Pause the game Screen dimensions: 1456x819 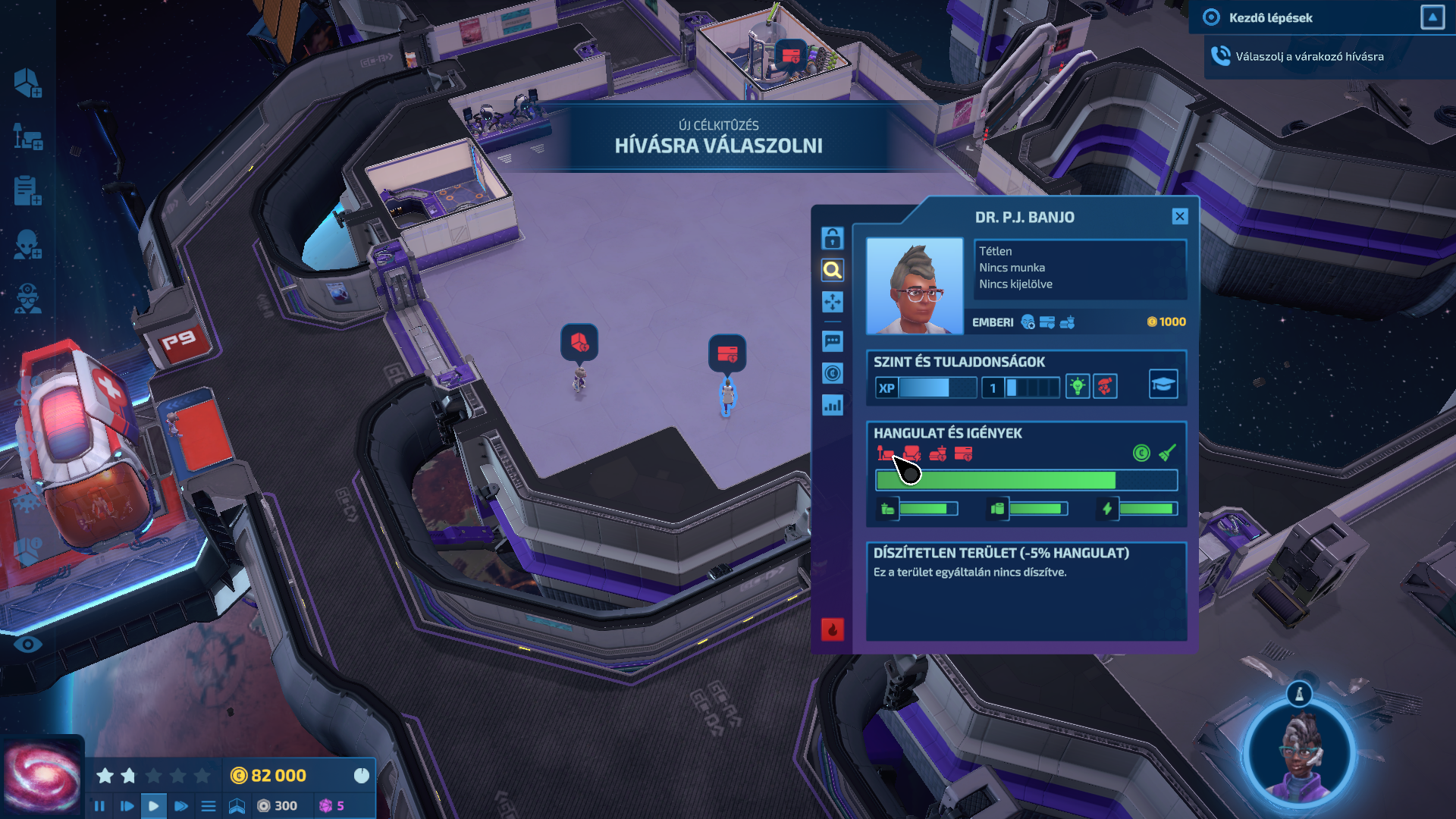pyautogui.click(x=99, y=806)
